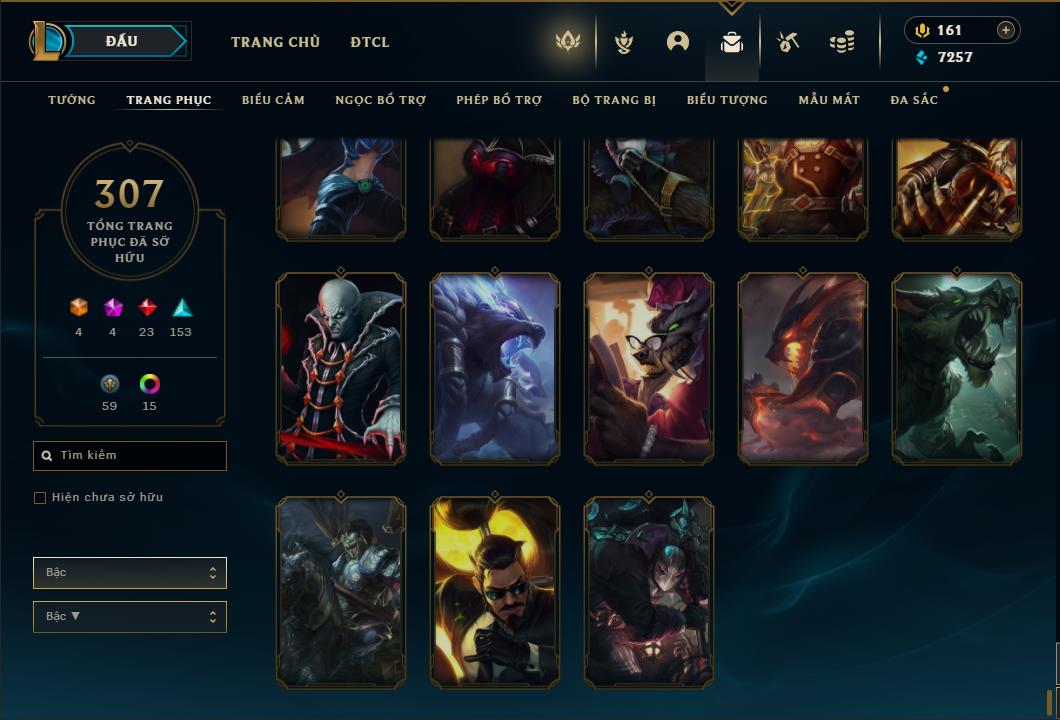
Task: Show the PHÉP BỔ TRỢ tab
Action: (499, 100)
